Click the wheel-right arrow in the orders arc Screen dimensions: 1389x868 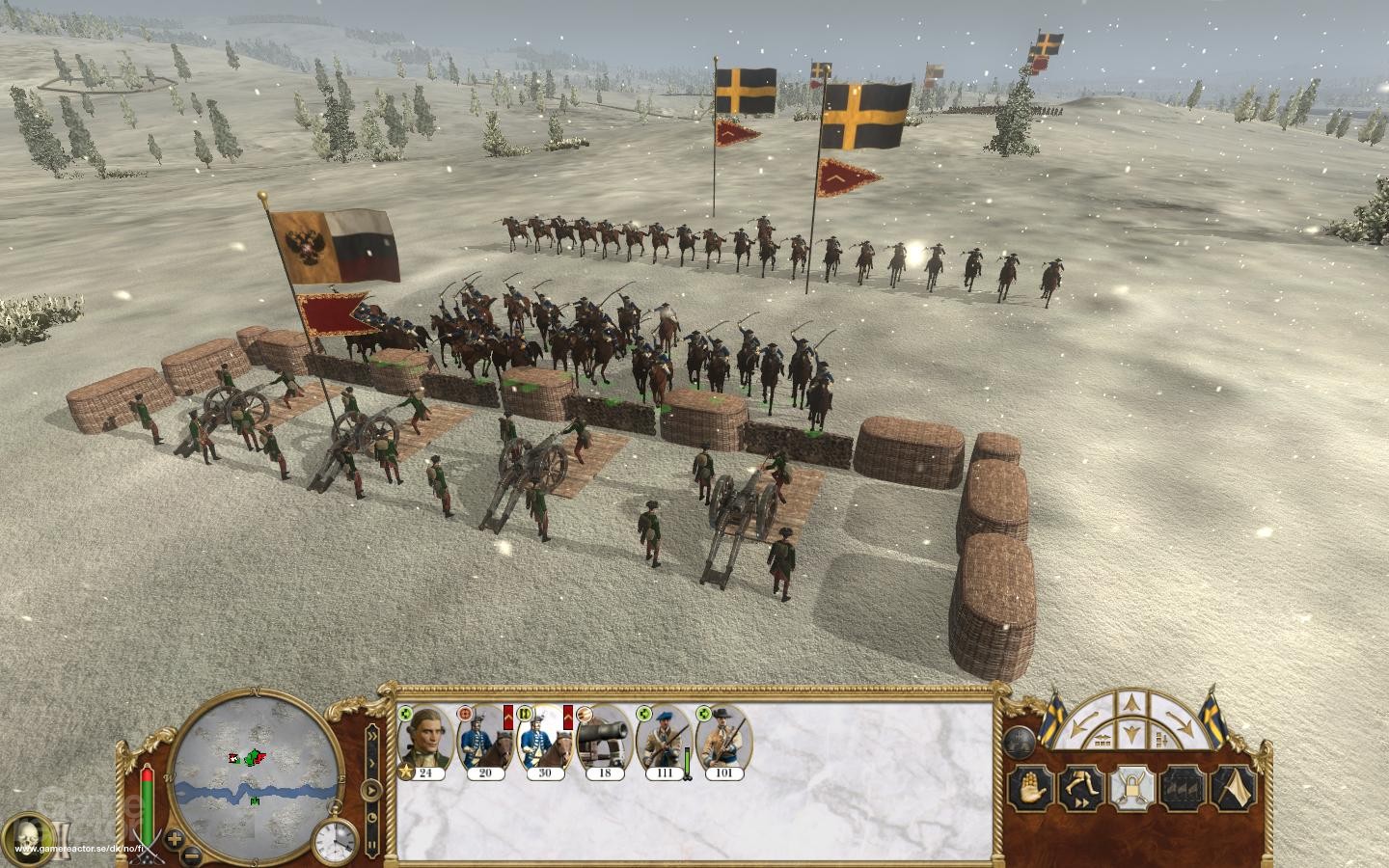tap(1180, 720)
